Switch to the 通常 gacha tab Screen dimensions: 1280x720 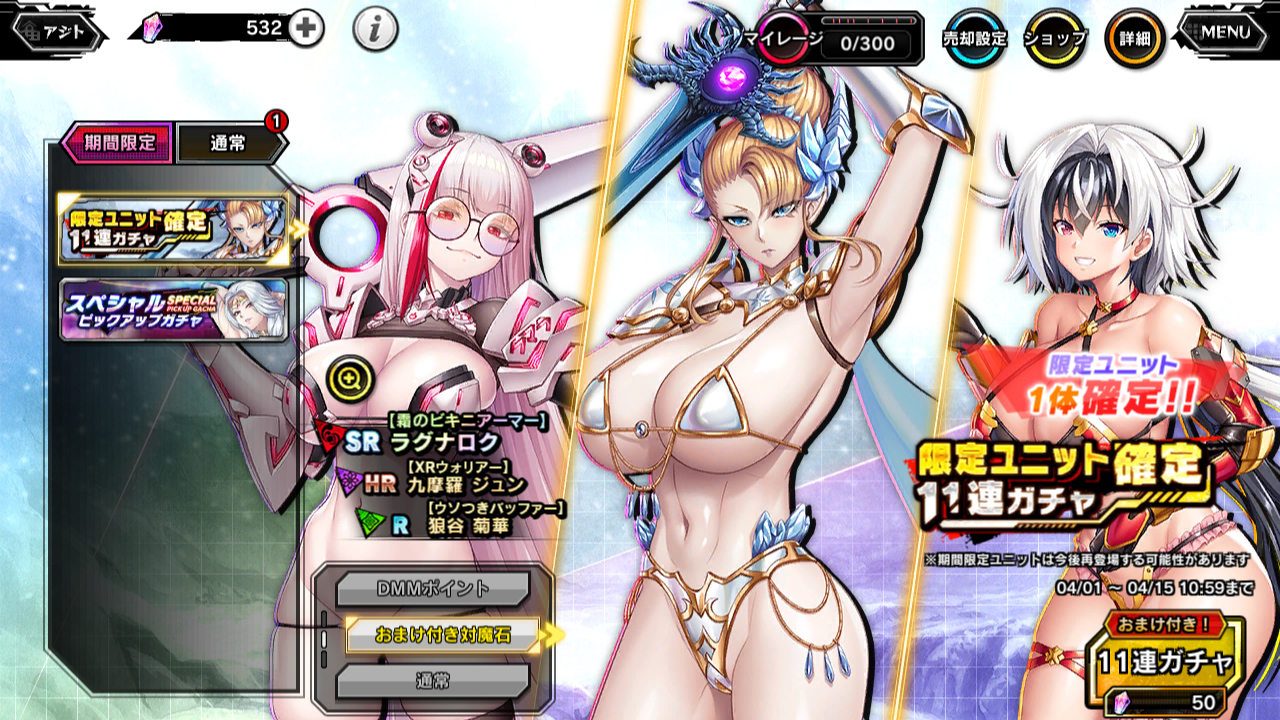(x=229, y=144)
